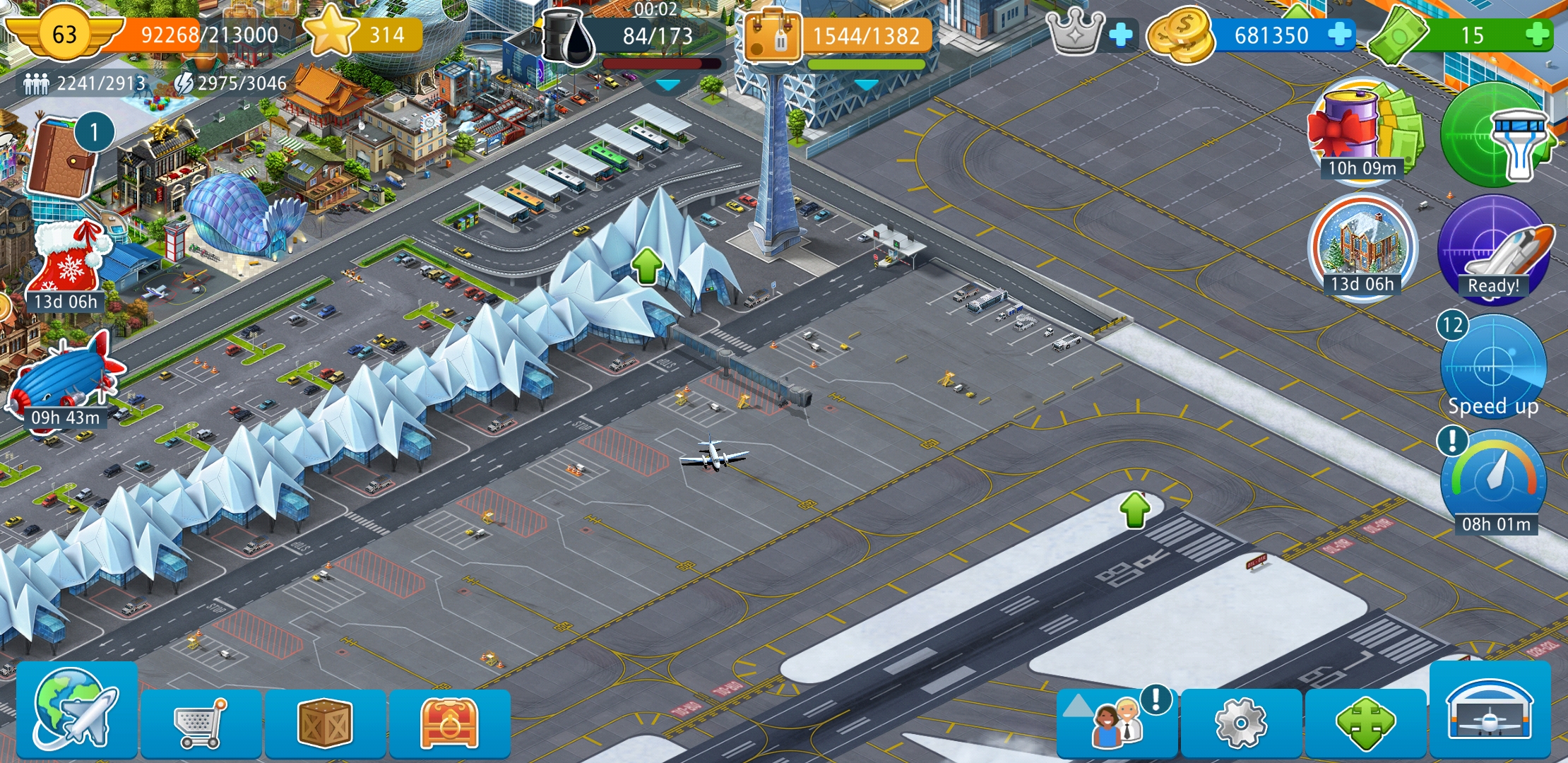1568x763 pixels.
Task: Add more gold coins with plus button
Action: [1340, 35]
